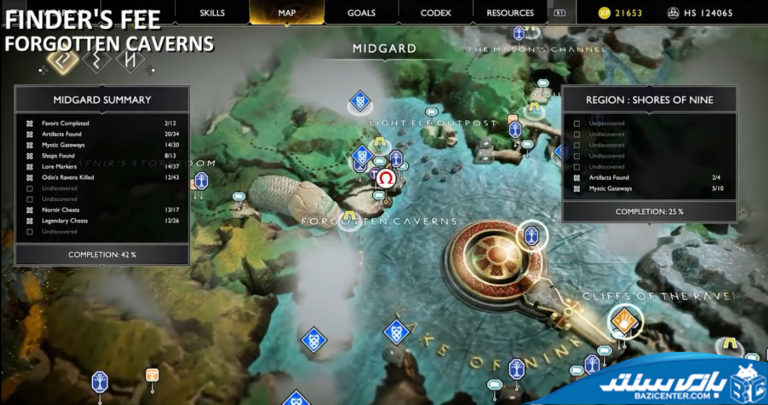Select Mystic Gateways in Shores of Nine panel
The height and width of the screenshot is (405, 768).
649,188
